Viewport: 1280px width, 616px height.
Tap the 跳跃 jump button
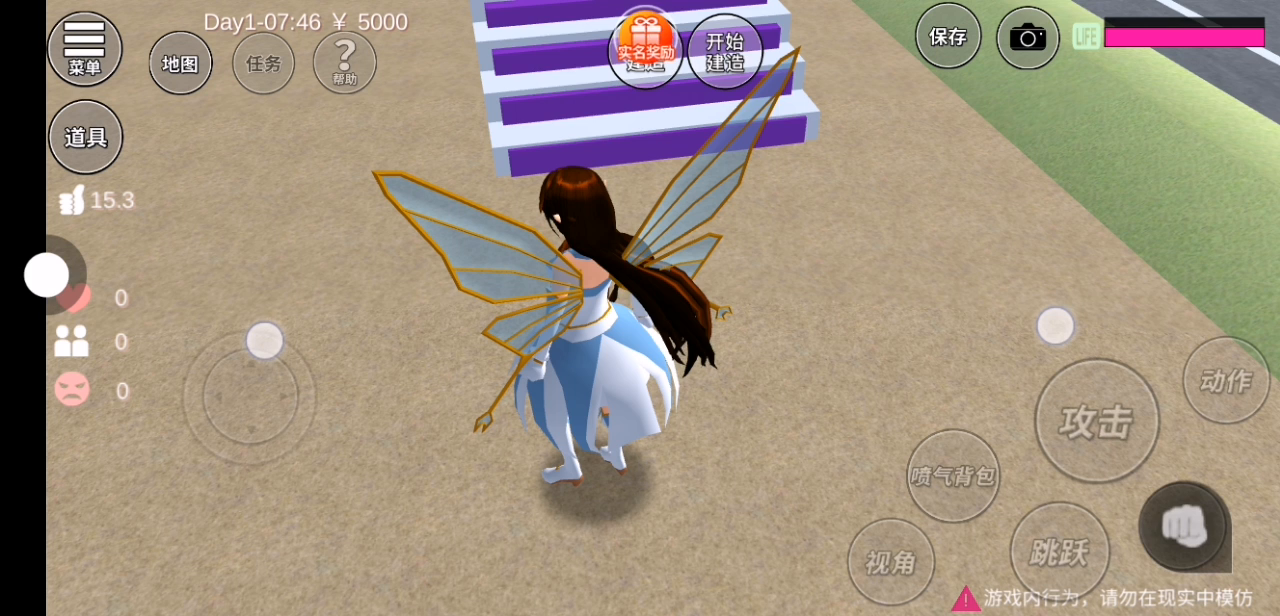pyautogui.click(x=1060, y=551)
